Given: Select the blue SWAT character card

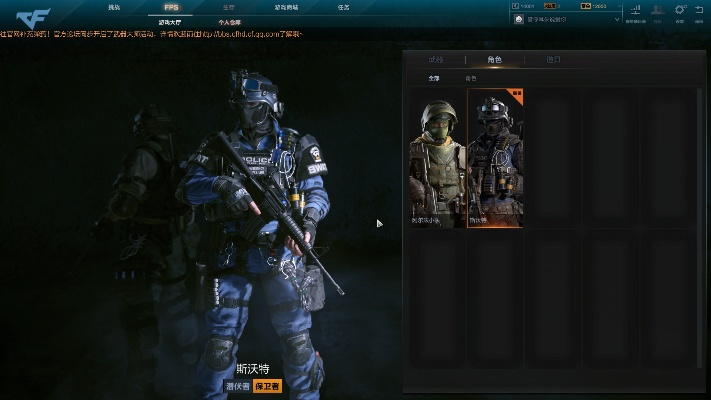Looking at the screenshot, I should (495, 160).
